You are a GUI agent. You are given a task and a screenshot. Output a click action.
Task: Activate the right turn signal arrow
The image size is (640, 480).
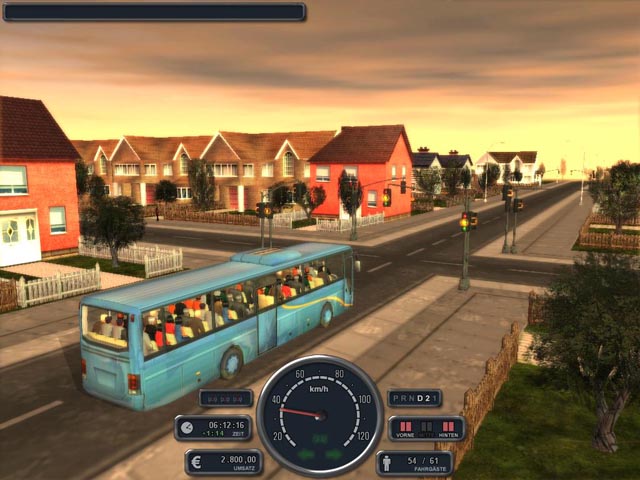click(334, 454)
